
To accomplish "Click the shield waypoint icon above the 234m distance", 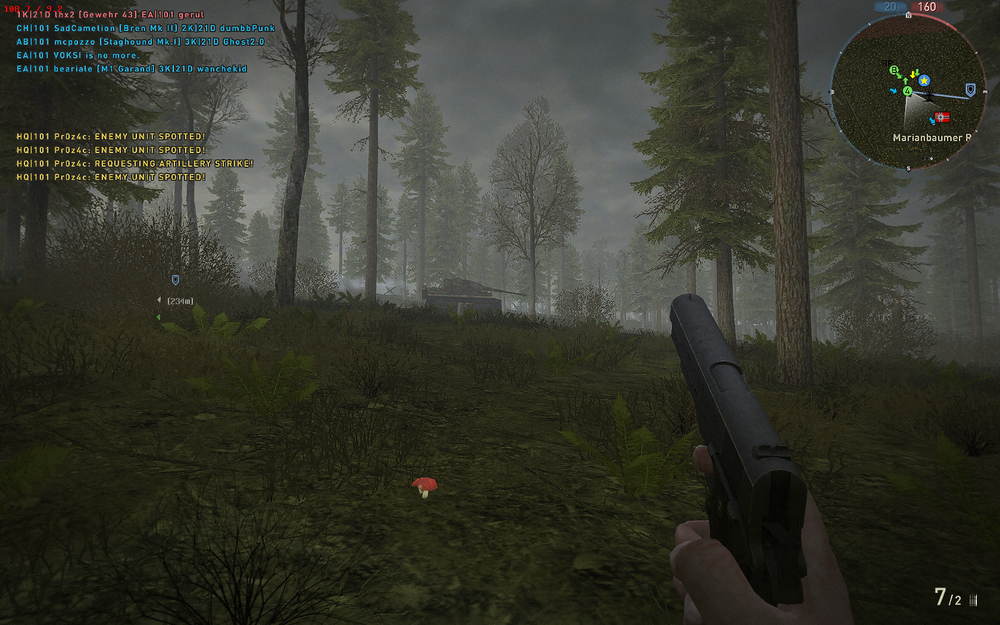I will (176, 281).
